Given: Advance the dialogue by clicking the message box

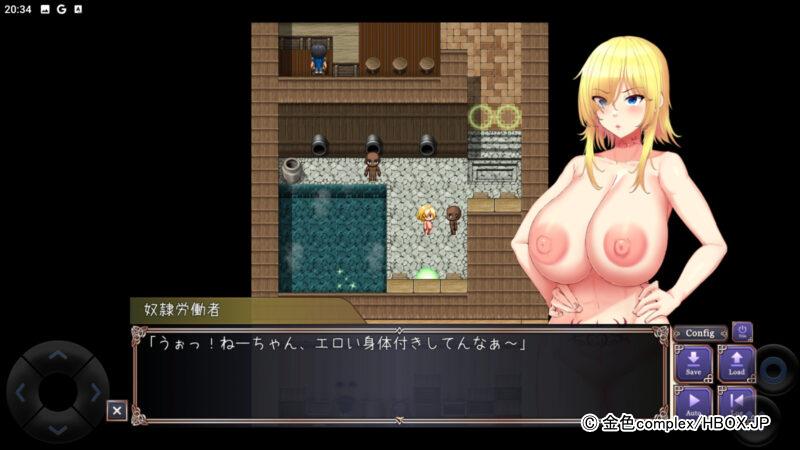Looking at the screenshot, I should pos(400,375).
